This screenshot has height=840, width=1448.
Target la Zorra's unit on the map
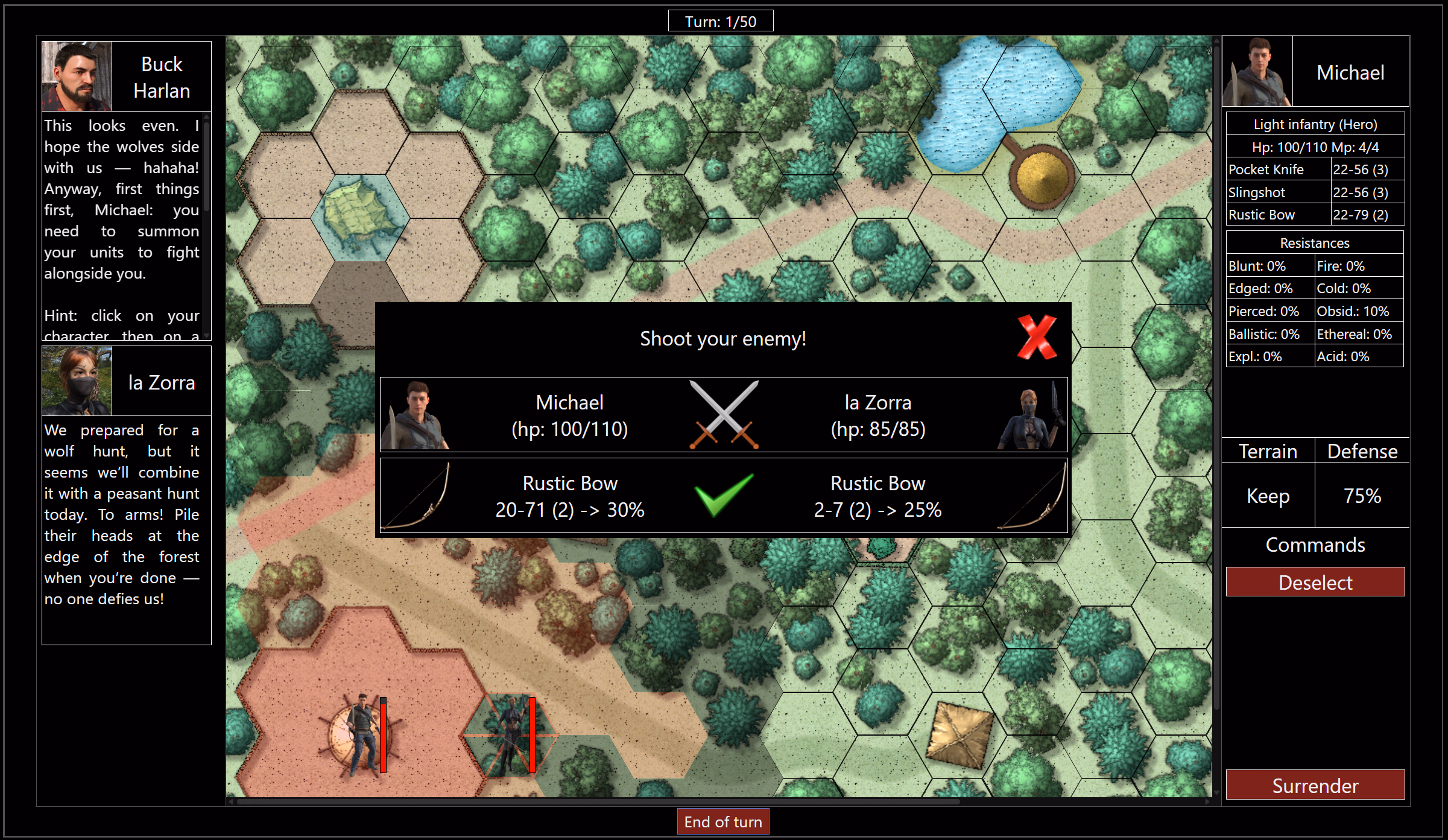coord(510,734)
